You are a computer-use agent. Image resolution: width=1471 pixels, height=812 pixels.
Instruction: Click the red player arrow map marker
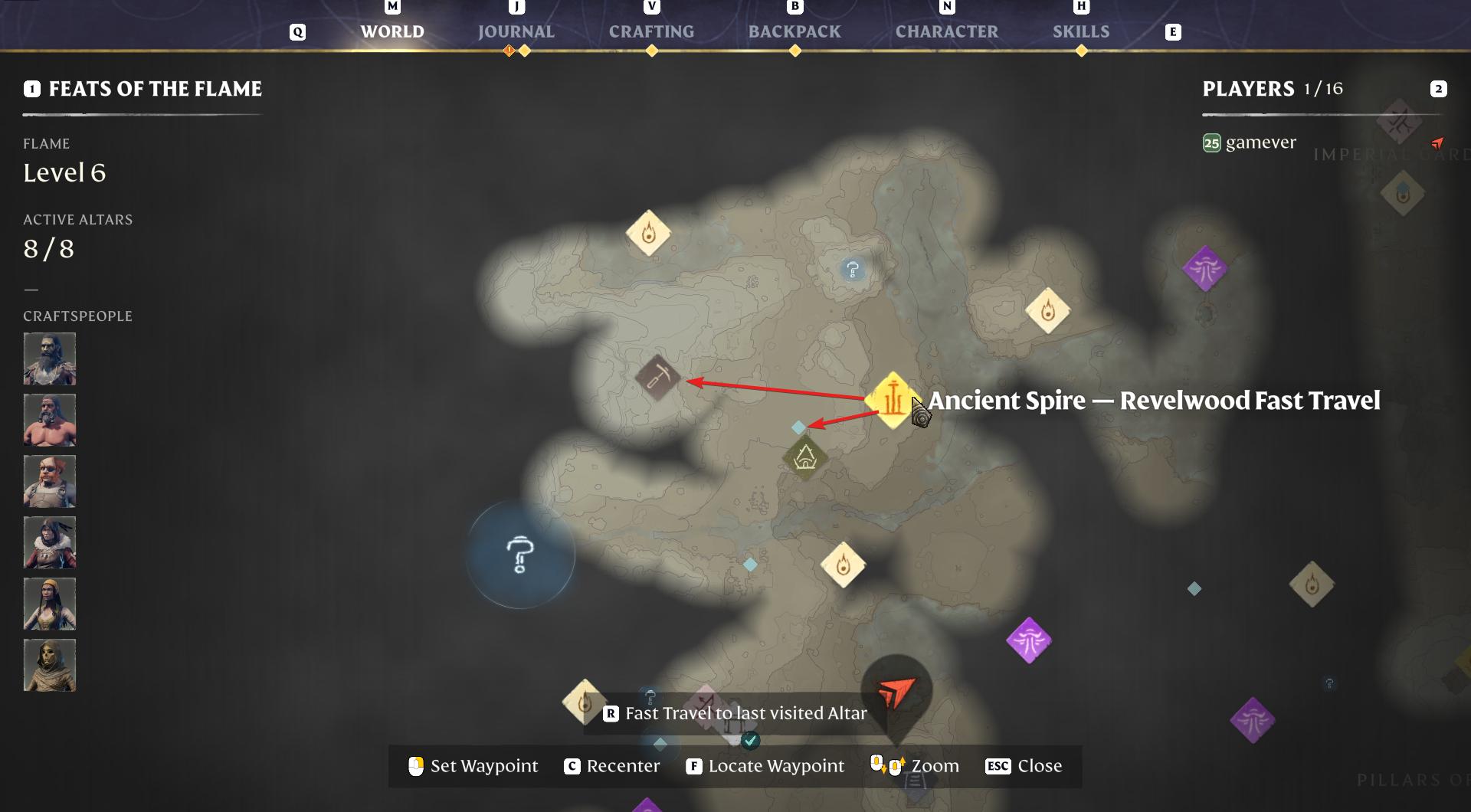896,692
